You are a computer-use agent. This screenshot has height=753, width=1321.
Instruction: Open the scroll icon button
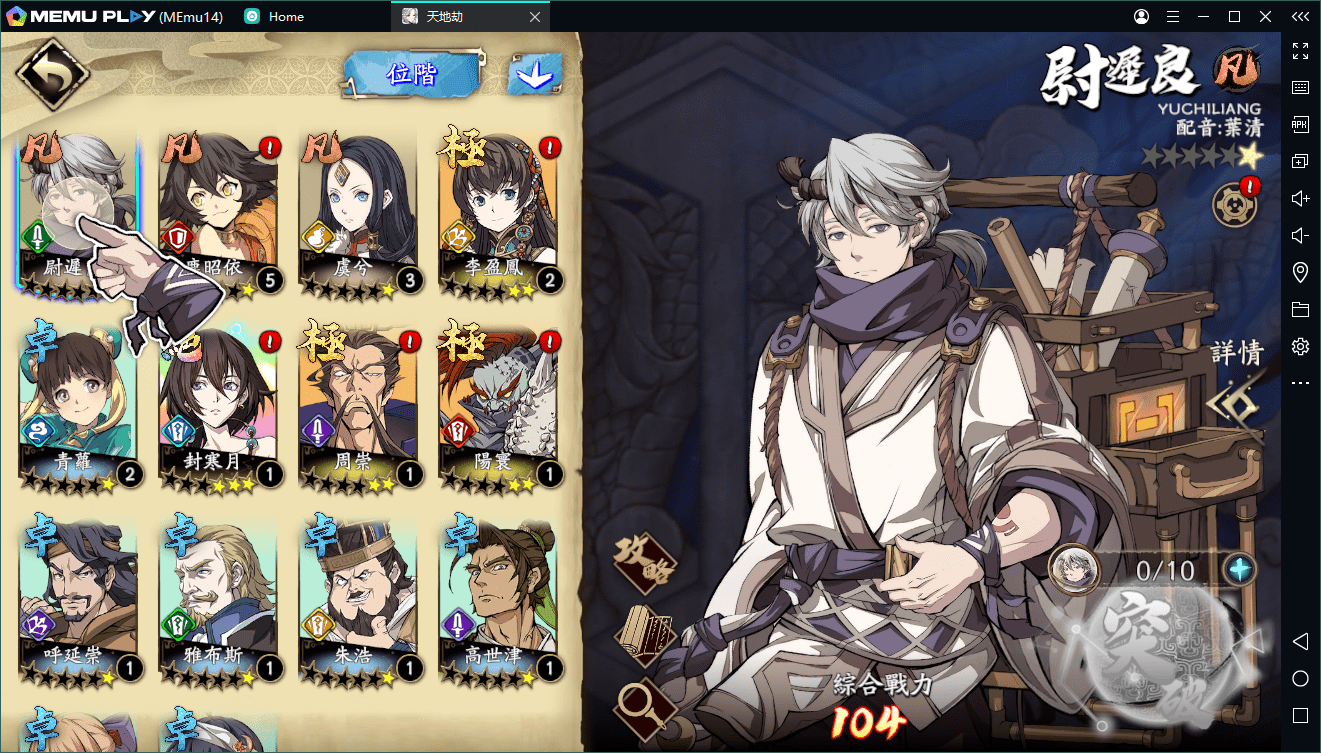(x=645, y=635)
